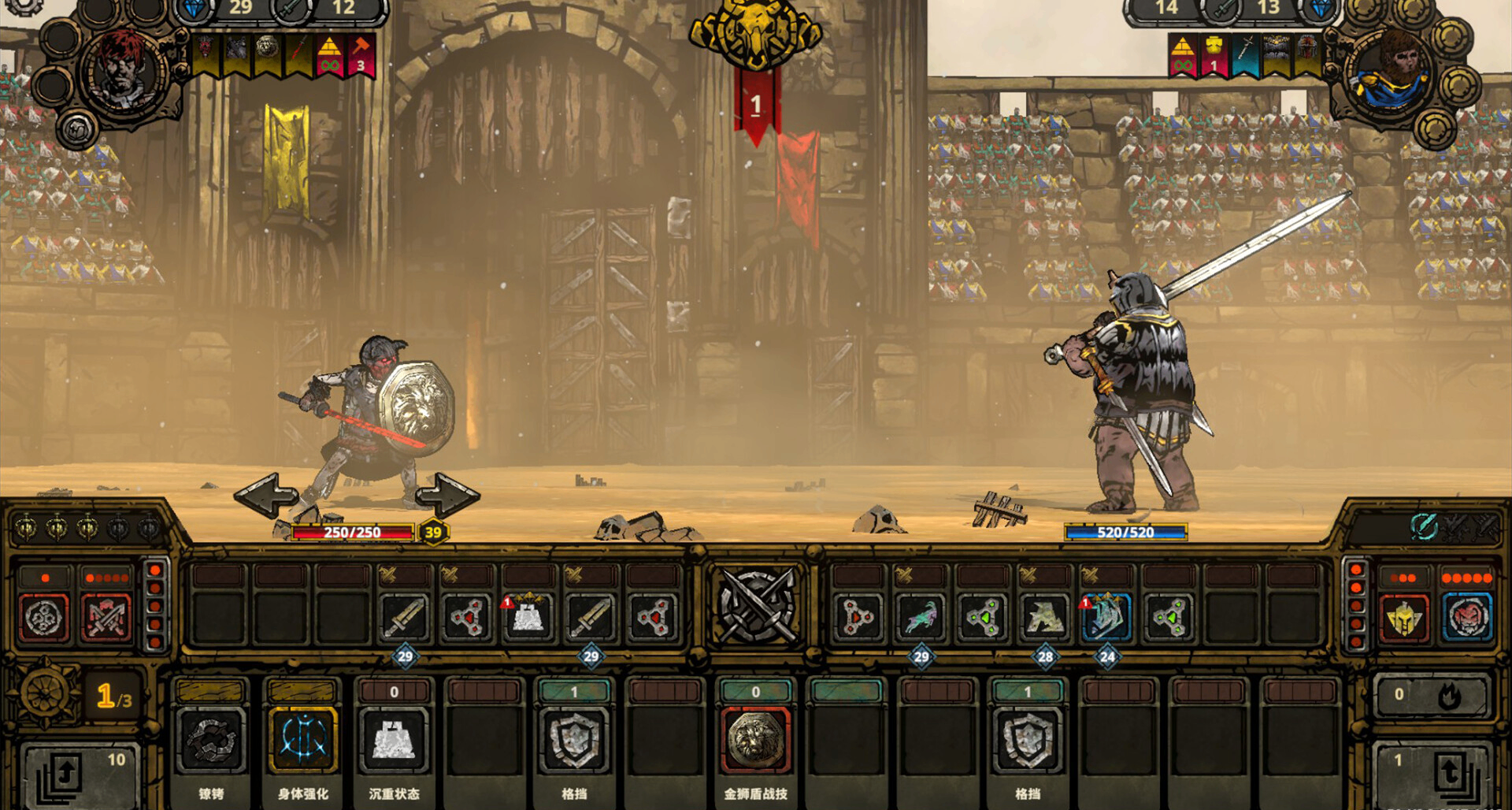Click the golden bull emblem at top
Screen dimensions: 1512x810
755,33
